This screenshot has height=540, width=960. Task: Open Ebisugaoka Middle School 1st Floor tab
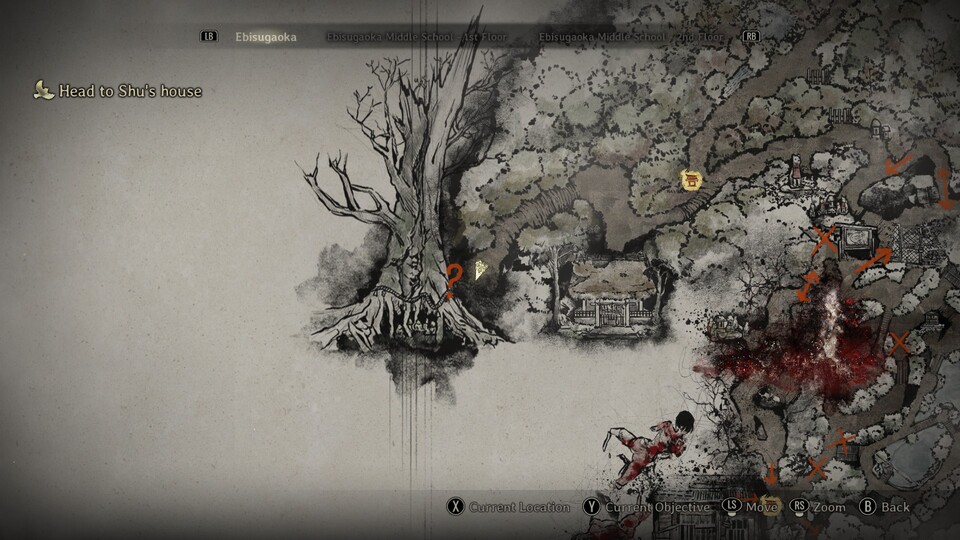pos(416,37)
